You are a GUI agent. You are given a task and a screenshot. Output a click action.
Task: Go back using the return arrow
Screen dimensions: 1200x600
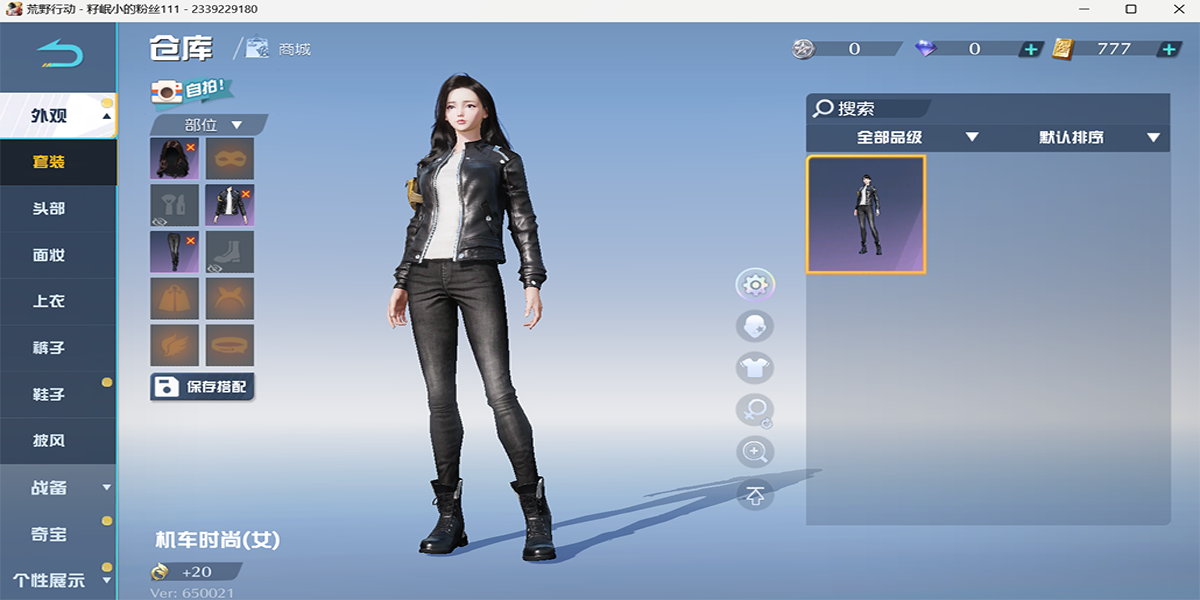point(59,52)
